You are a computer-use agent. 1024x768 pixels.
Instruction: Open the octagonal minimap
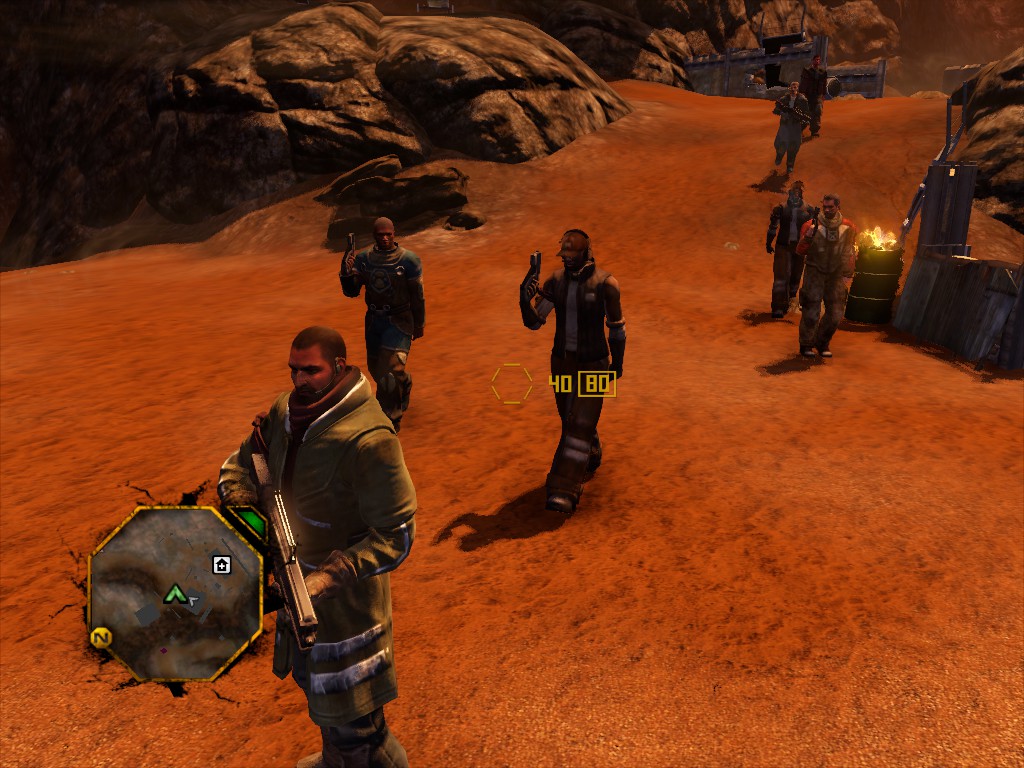(x=175, y=593)
